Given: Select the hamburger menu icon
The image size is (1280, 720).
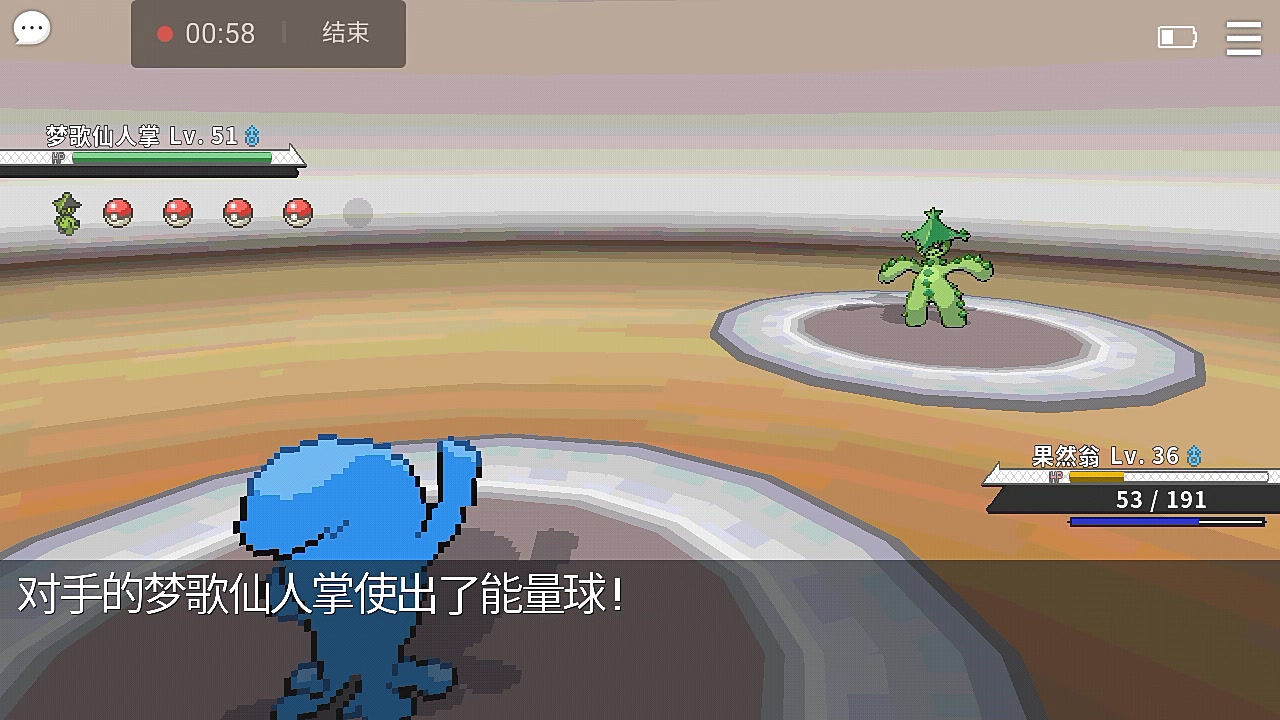Looking at the screenshot, I should (x=1243, y=38).
